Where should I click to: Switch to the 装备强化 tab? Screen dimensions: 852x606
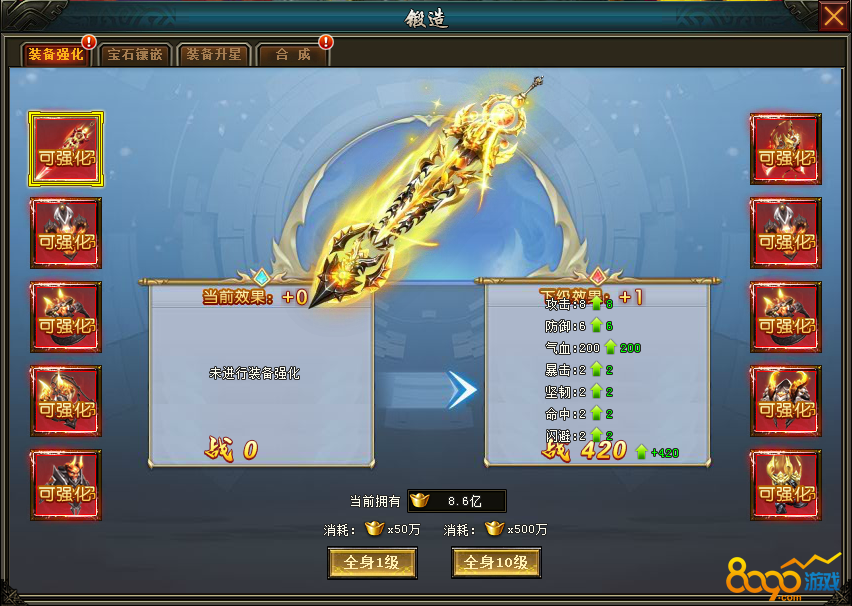pos(56,55)
